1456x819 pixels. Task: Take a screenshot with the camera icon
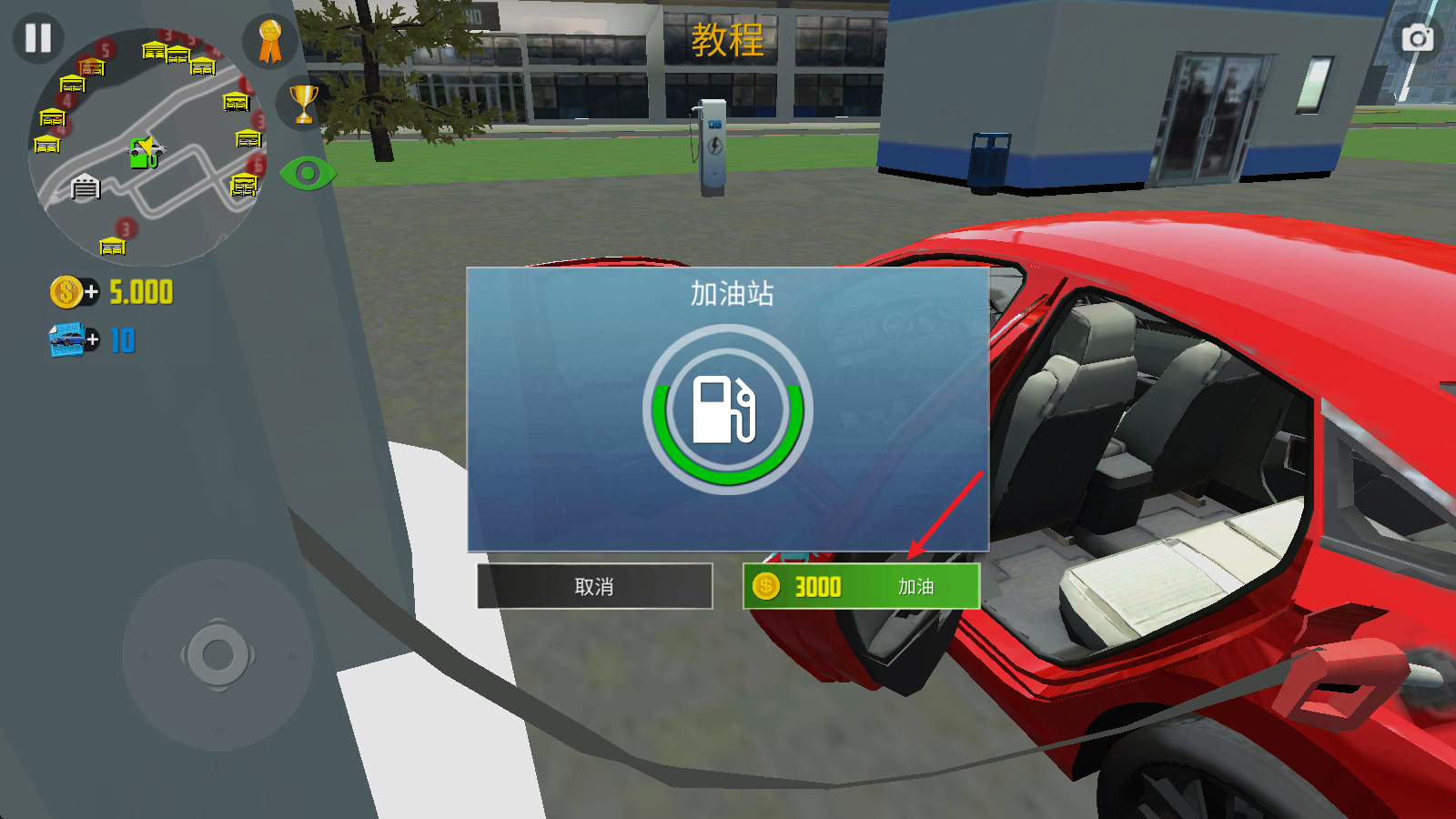click(1417, 38)
